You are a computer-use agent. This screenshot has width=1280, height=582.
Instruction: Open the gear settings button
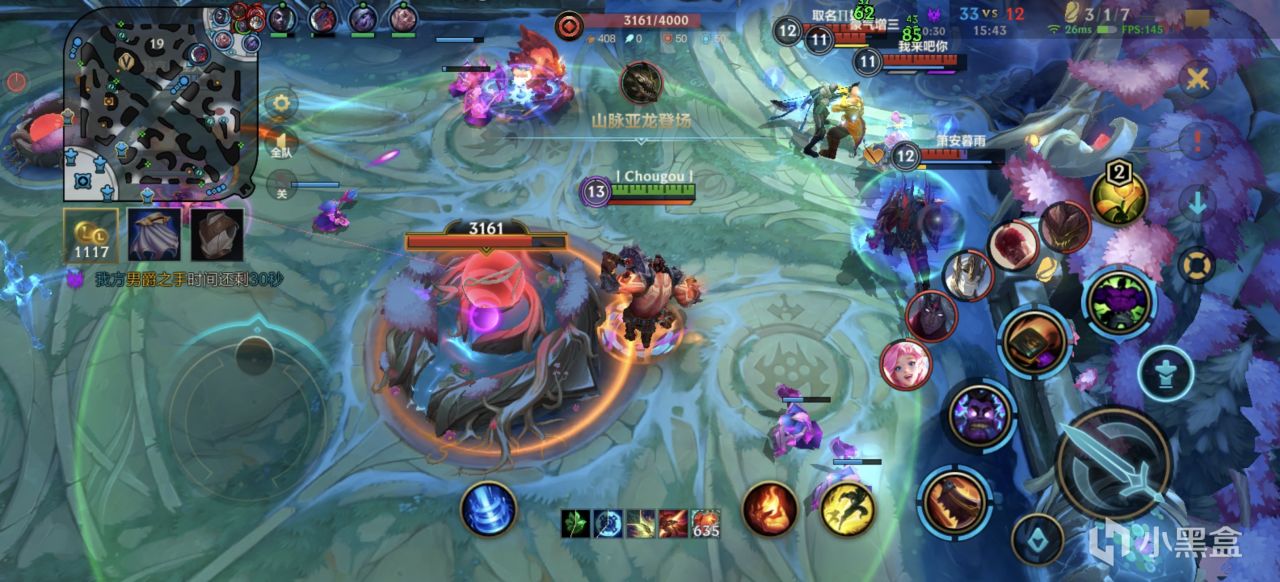pos(281,102)
